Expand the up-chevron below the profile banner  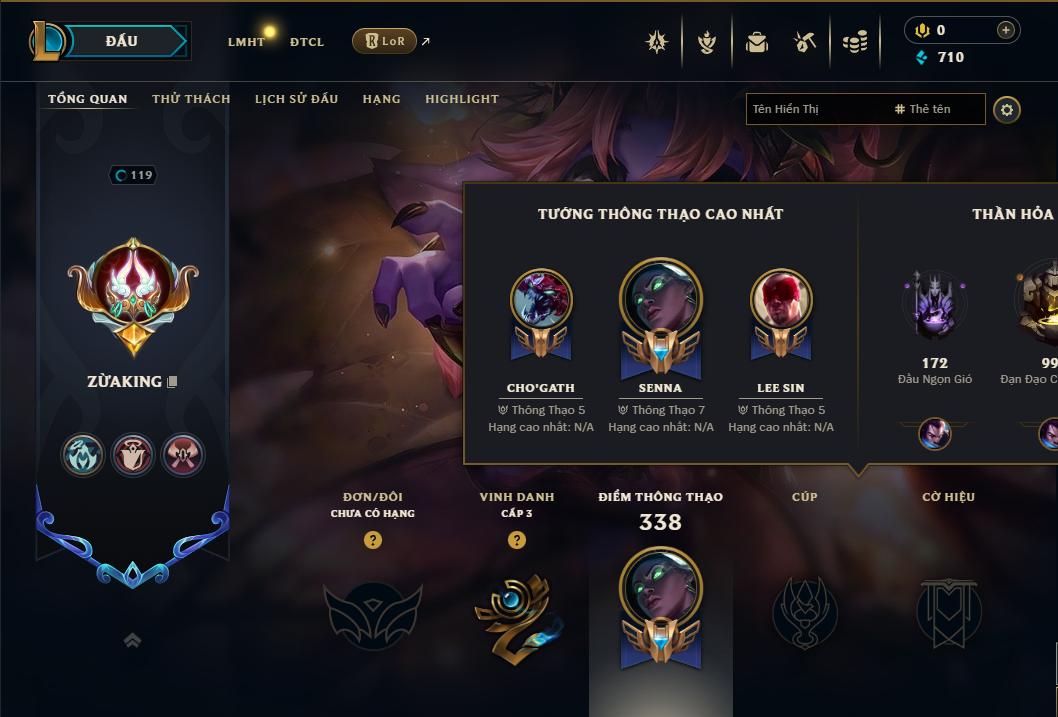[x=132, y=640]
